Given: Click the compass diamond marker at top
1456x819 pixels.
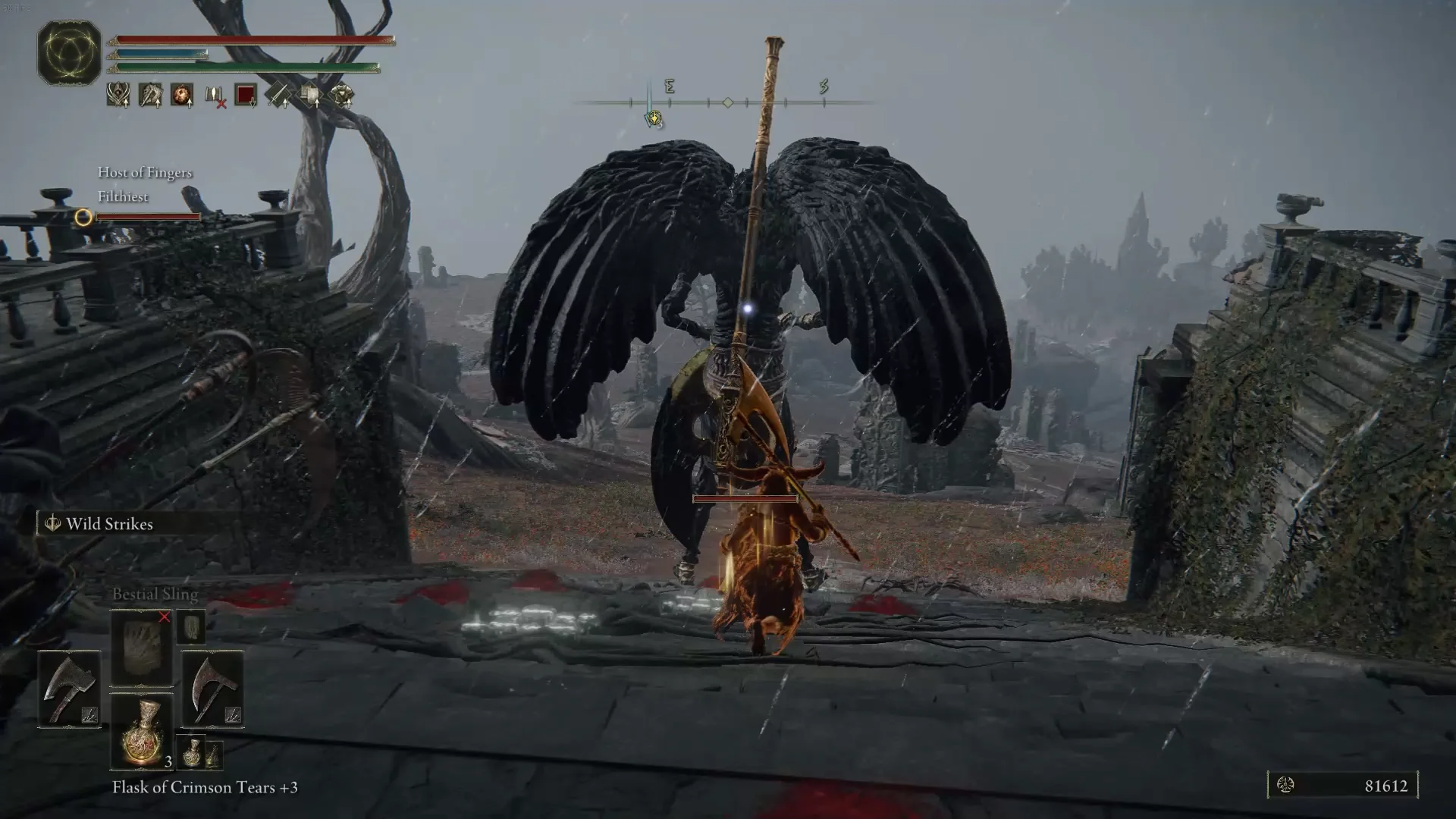Looking at the screenshot, I should (x=726, y=102).
